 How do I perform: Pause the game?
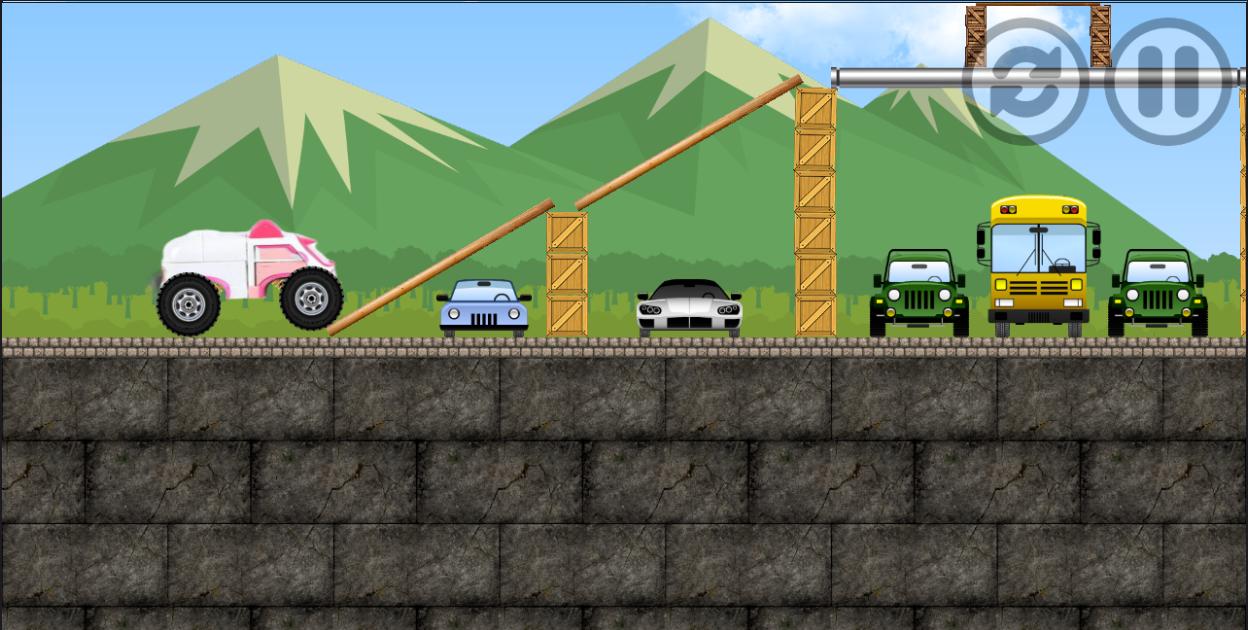1168,82
